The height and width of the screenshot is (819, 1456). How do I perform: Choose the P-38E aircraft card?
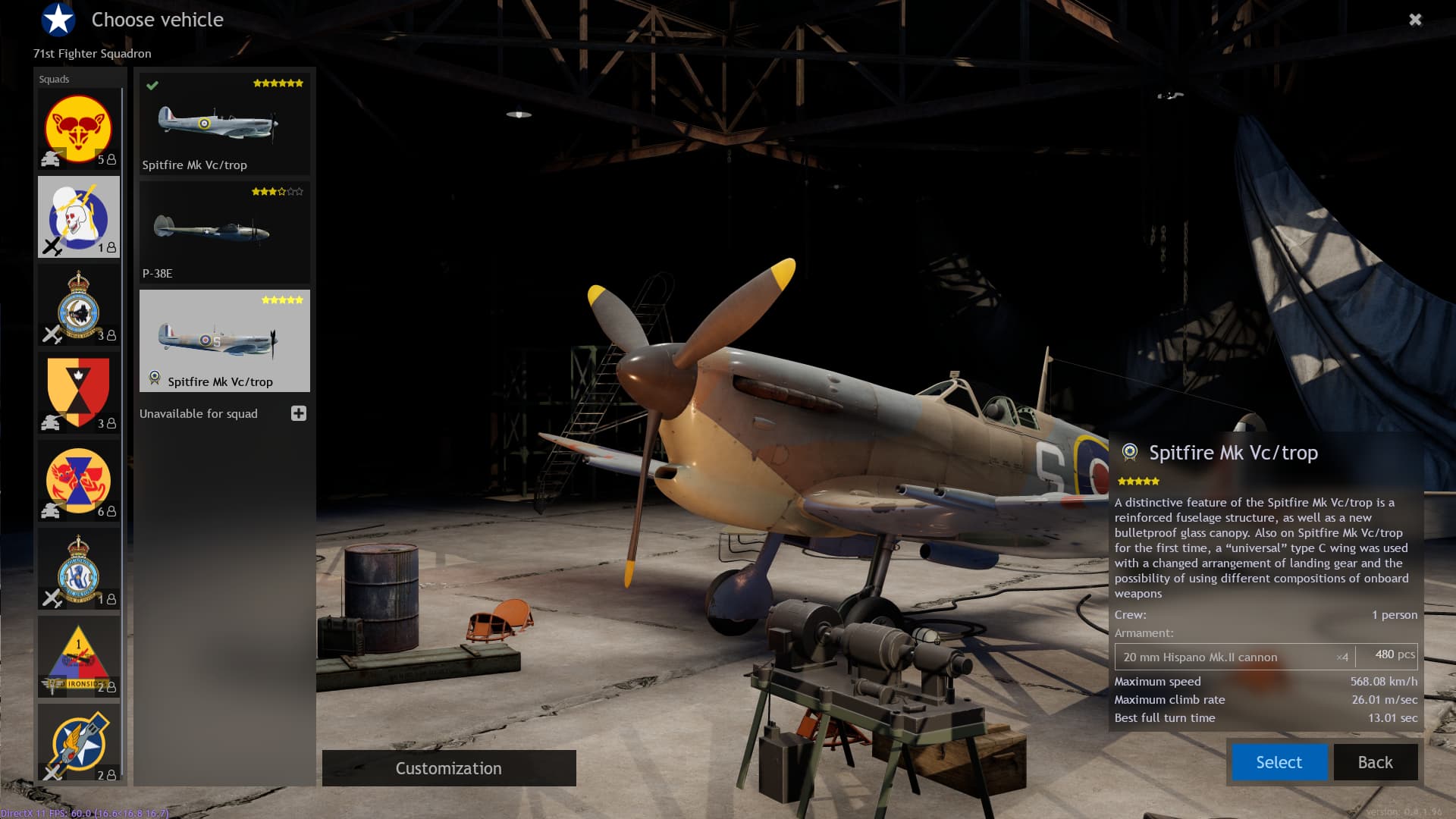pos(224,233)
